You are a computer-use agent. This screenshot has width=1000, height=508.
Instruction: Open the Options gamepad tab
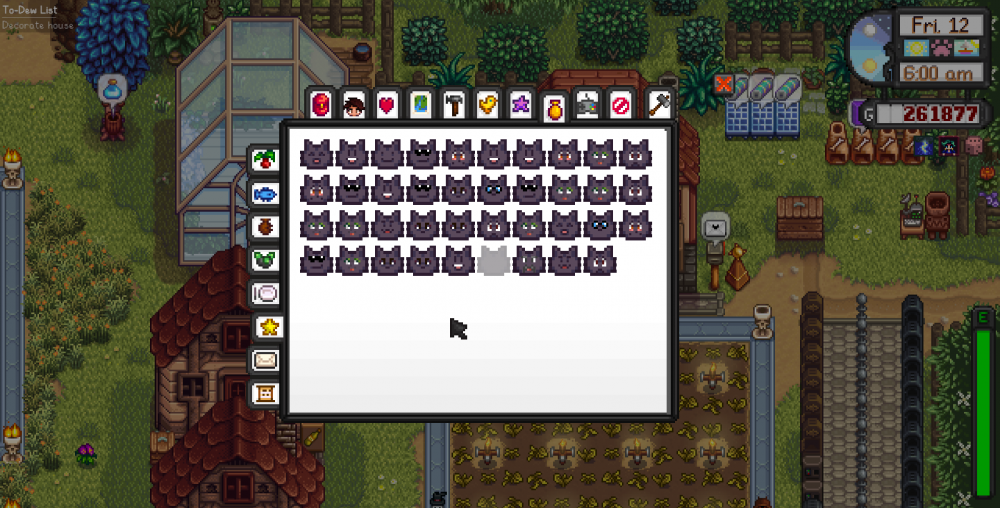pyautogui.click(x=587, y=104)
